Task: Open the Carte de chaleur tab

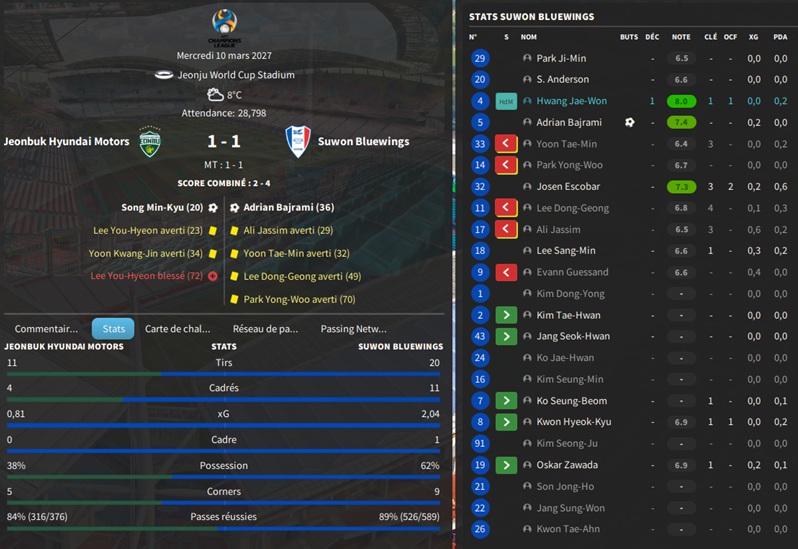Action: pos(177,328)
